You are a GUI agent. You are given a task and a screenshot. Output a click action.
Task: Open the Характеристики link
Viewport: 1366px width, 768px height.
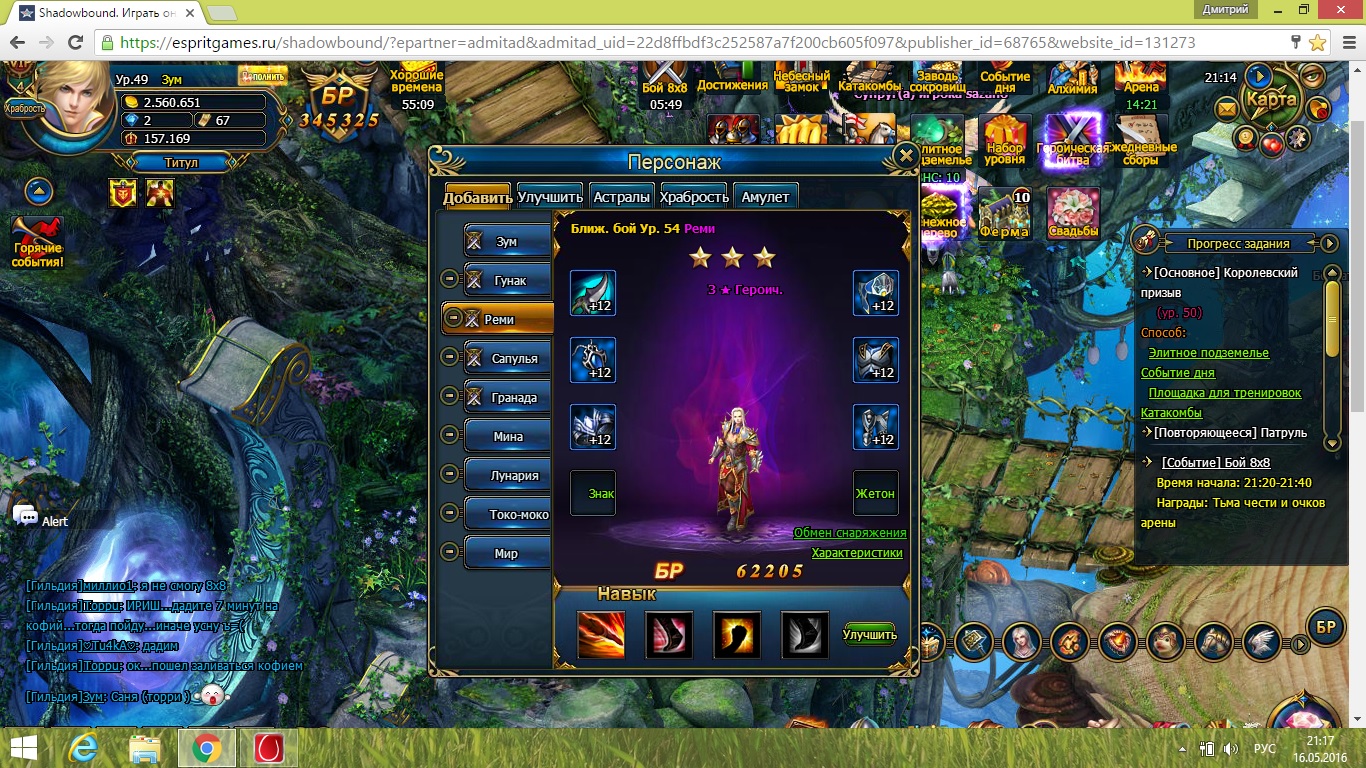[857, 553]
